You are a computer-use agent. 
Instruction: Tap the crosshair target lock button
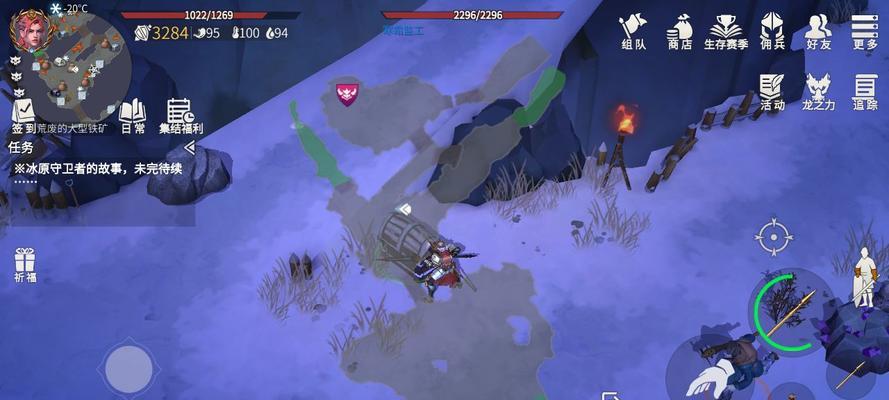(x=772, y=238)
